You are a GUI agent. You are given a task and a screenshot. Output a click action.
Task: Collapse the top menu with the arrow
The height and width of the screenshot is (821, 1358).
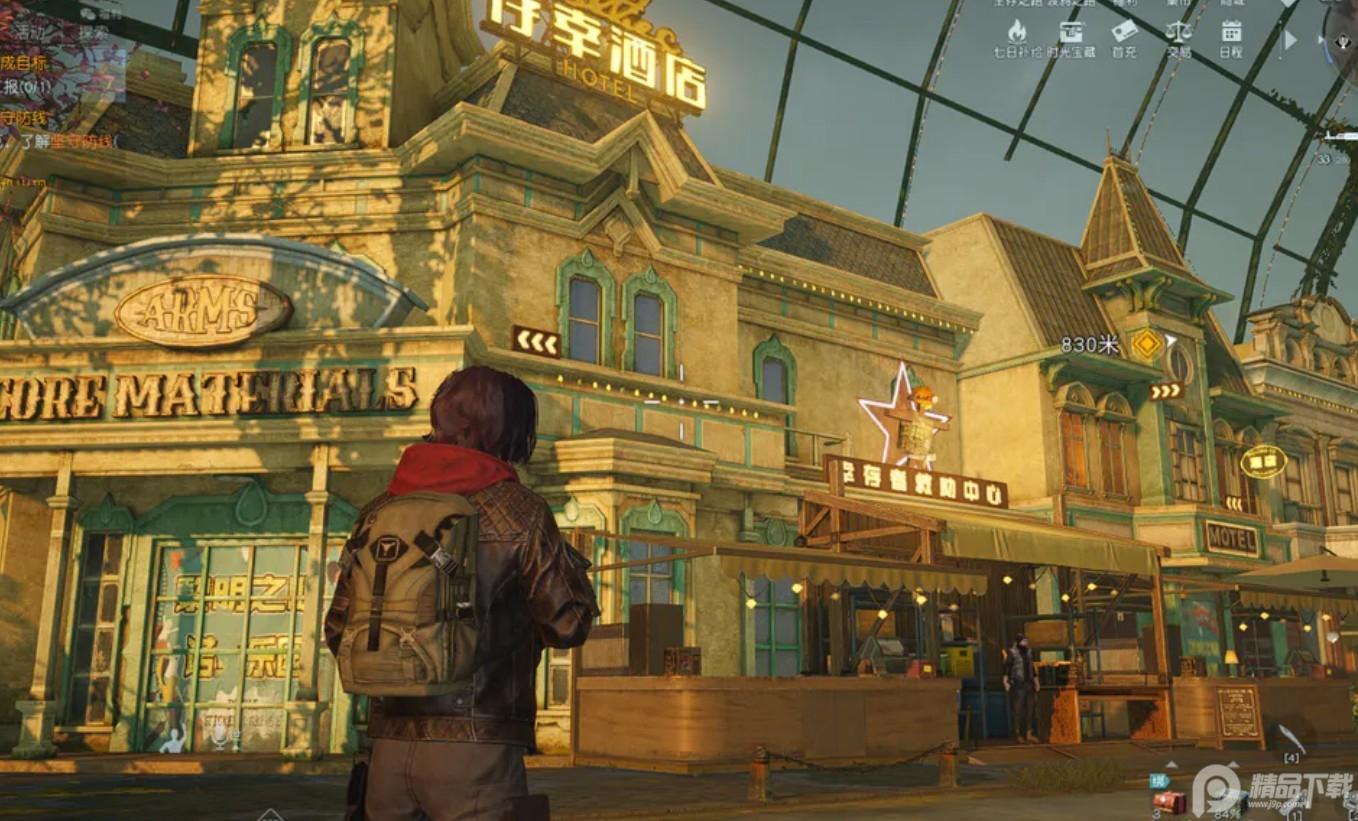(1290, 40)
